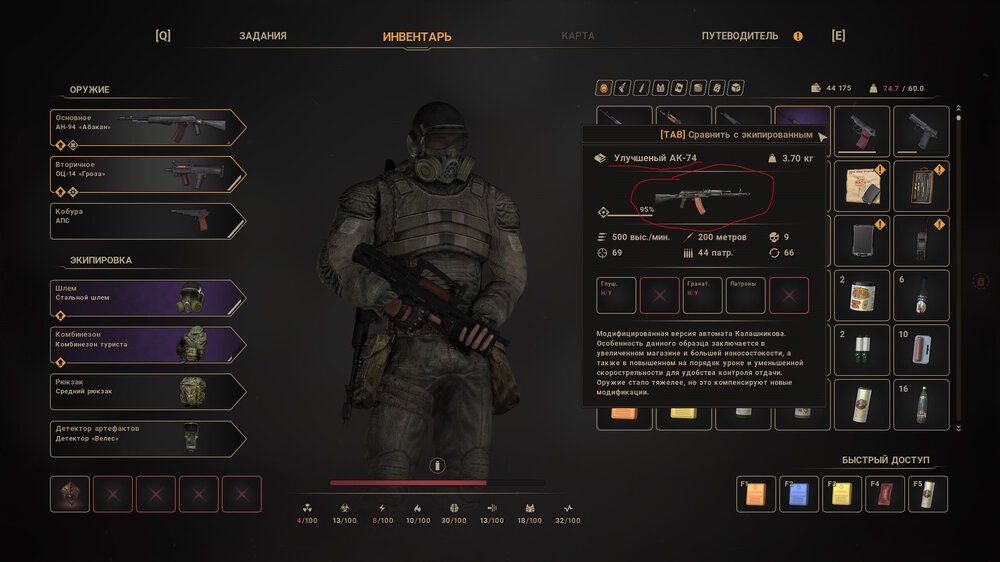
Task: Select the canned food stack of 2
Action: [861, 295]
